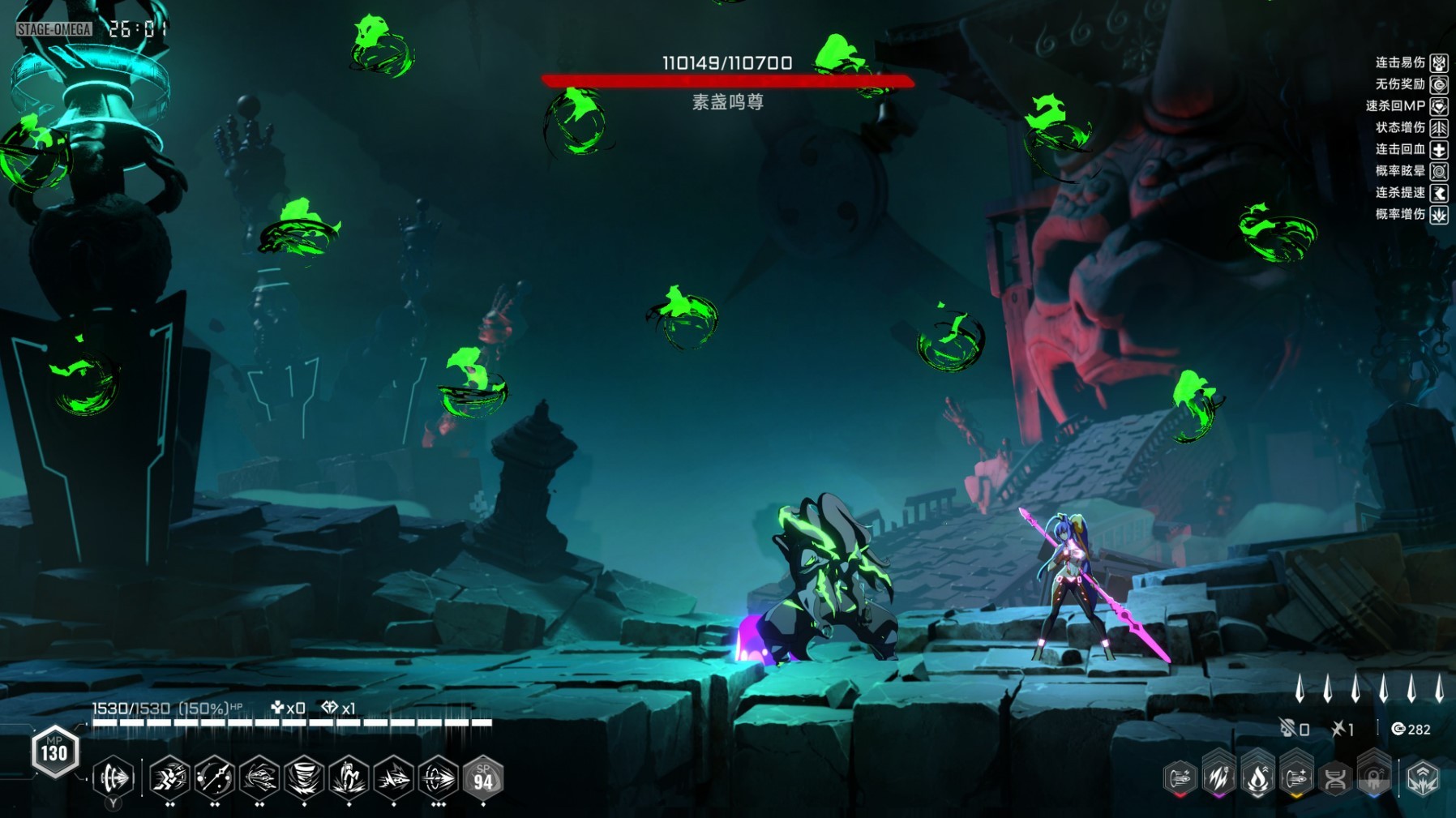Select the 无伤奖励 buff icon
The height and width of the screenshot is (818, 1456).
click(1439, 84)
